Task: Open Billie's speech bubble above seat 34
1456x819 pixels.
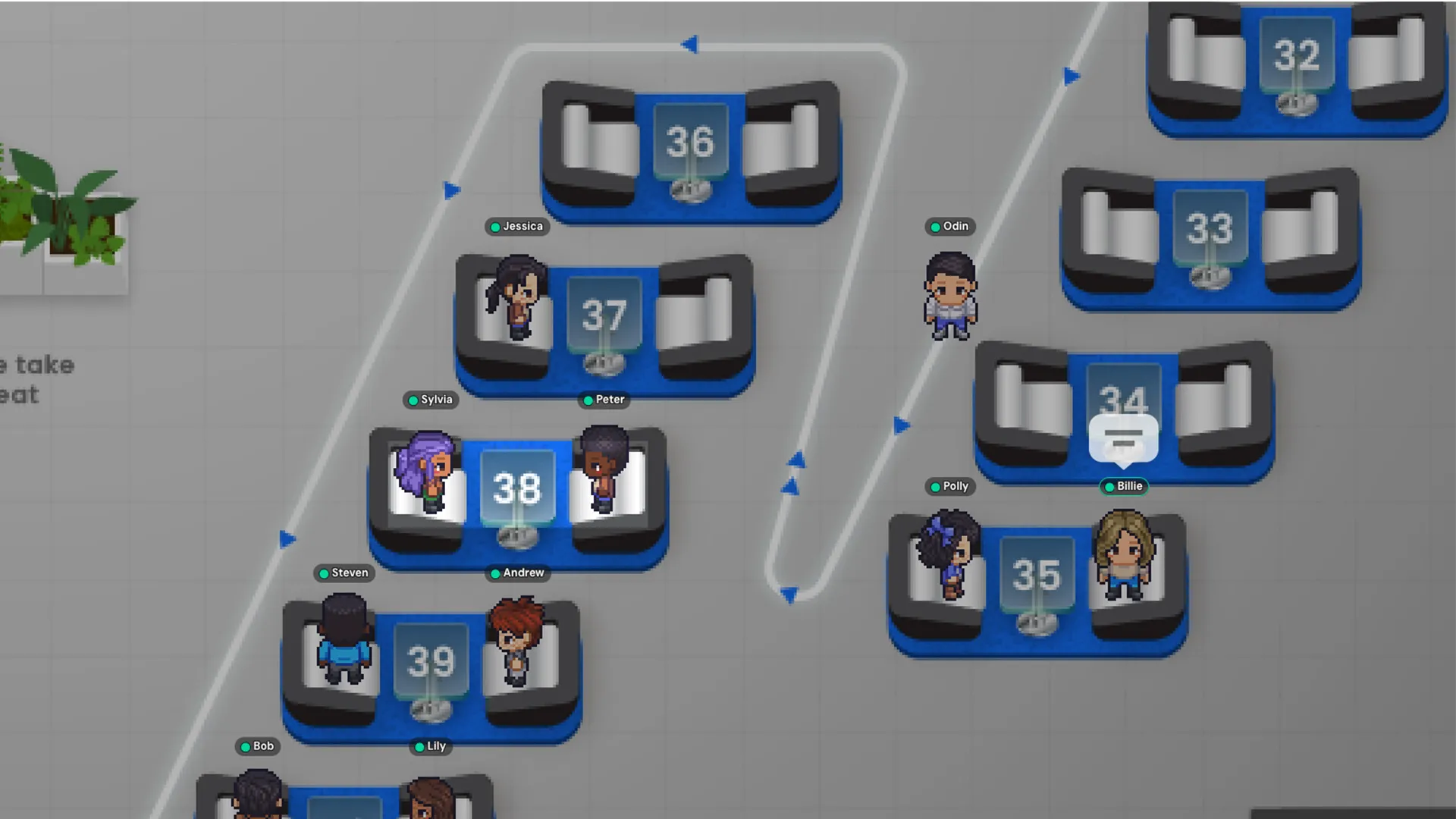Action: coord(1123,438)
